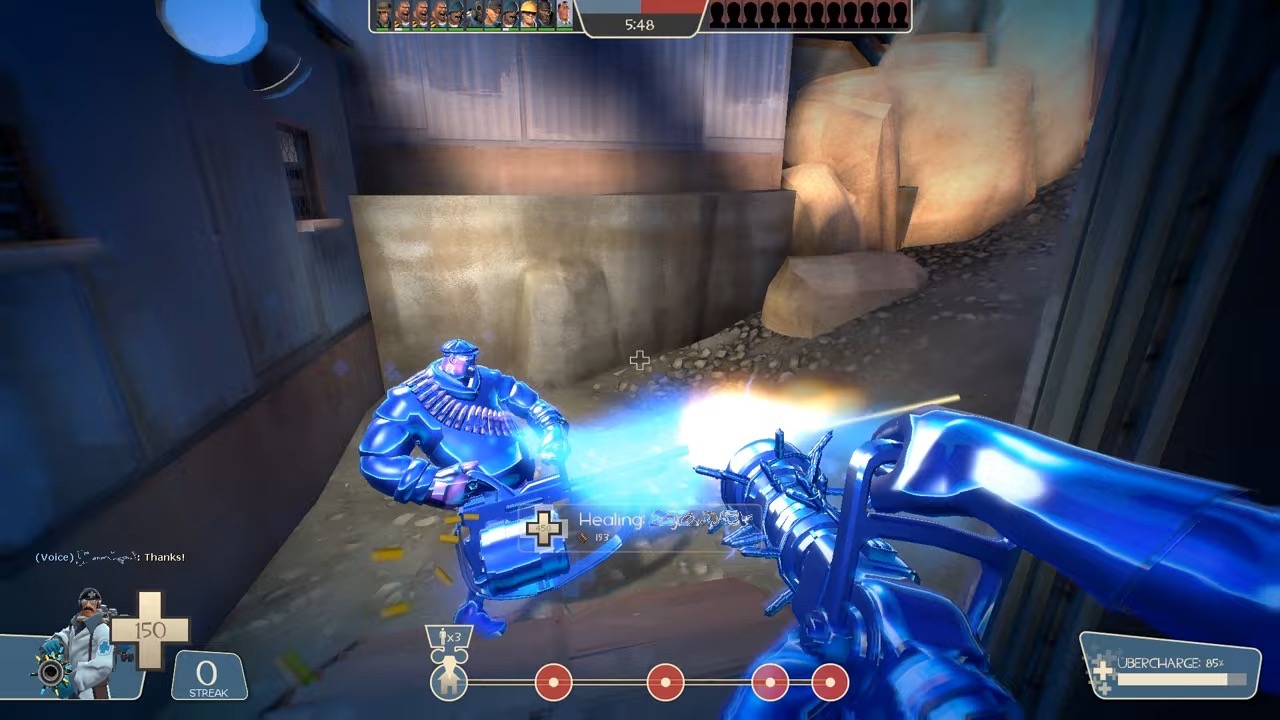Select the first red checkpoint marker on the track
This screenshot has height=720, width=1280.
point(553,682)
